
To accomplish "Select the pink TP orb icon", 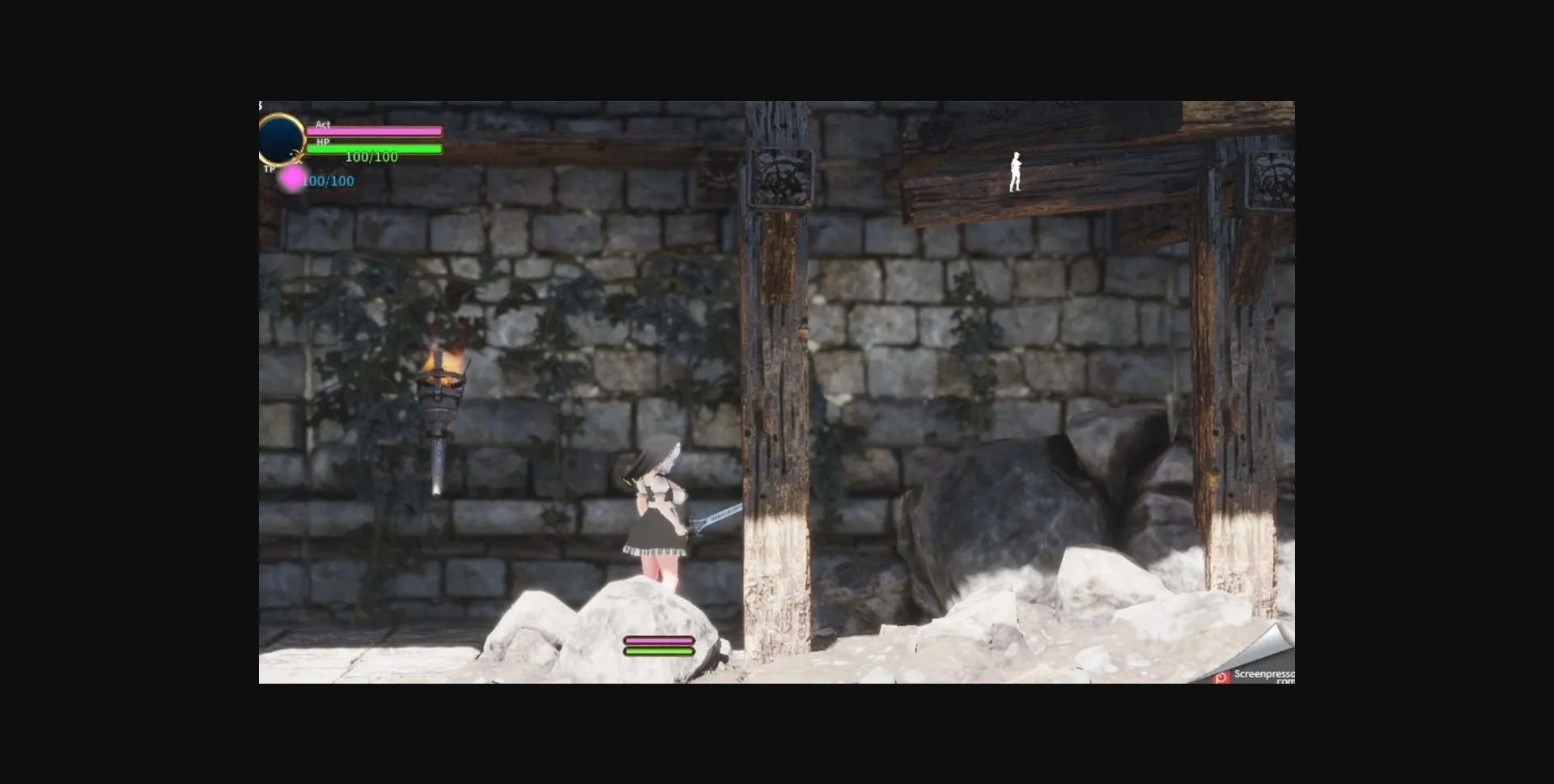I will [289, 180].
